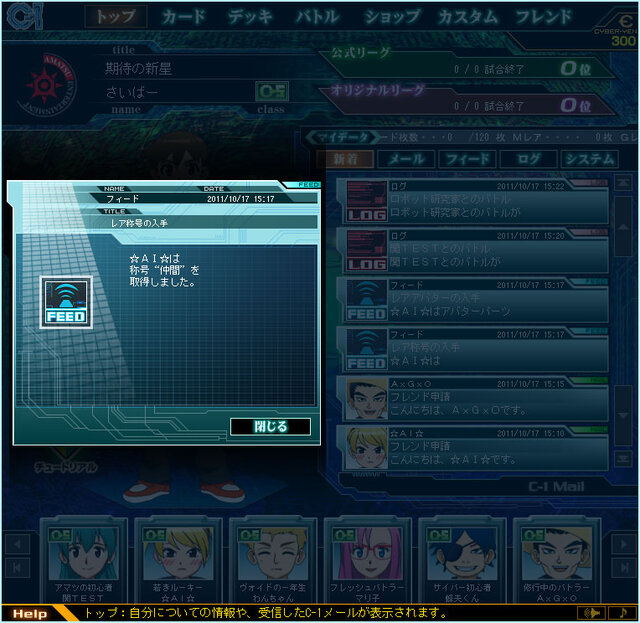Screen dimensions: 640x623
Task: Open the カスタム menu
Action: [468, 17]
